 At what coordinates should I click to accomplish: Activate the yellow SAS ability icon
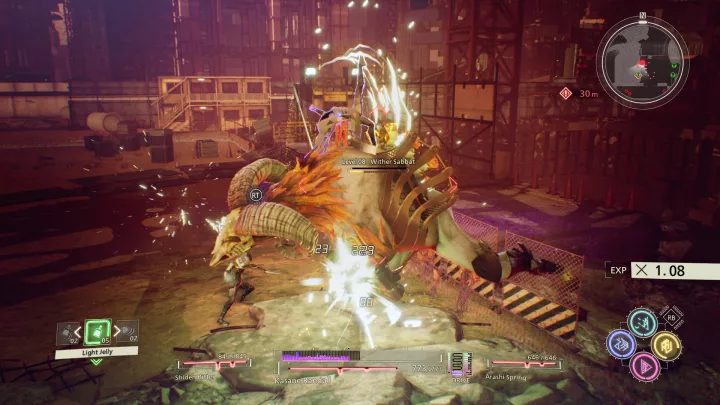665,344
